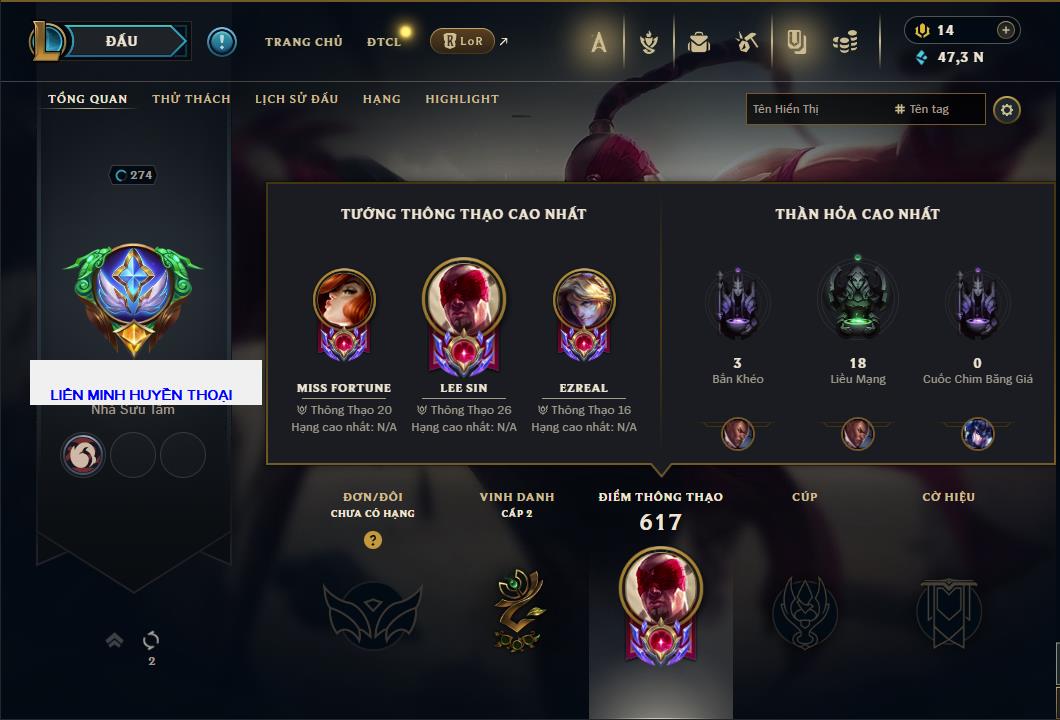Image resolution: width=1060 pixels, height=720 pixels.
Task: Open the store coins icon
Action: pyautogui.click(x=846, y=42)
